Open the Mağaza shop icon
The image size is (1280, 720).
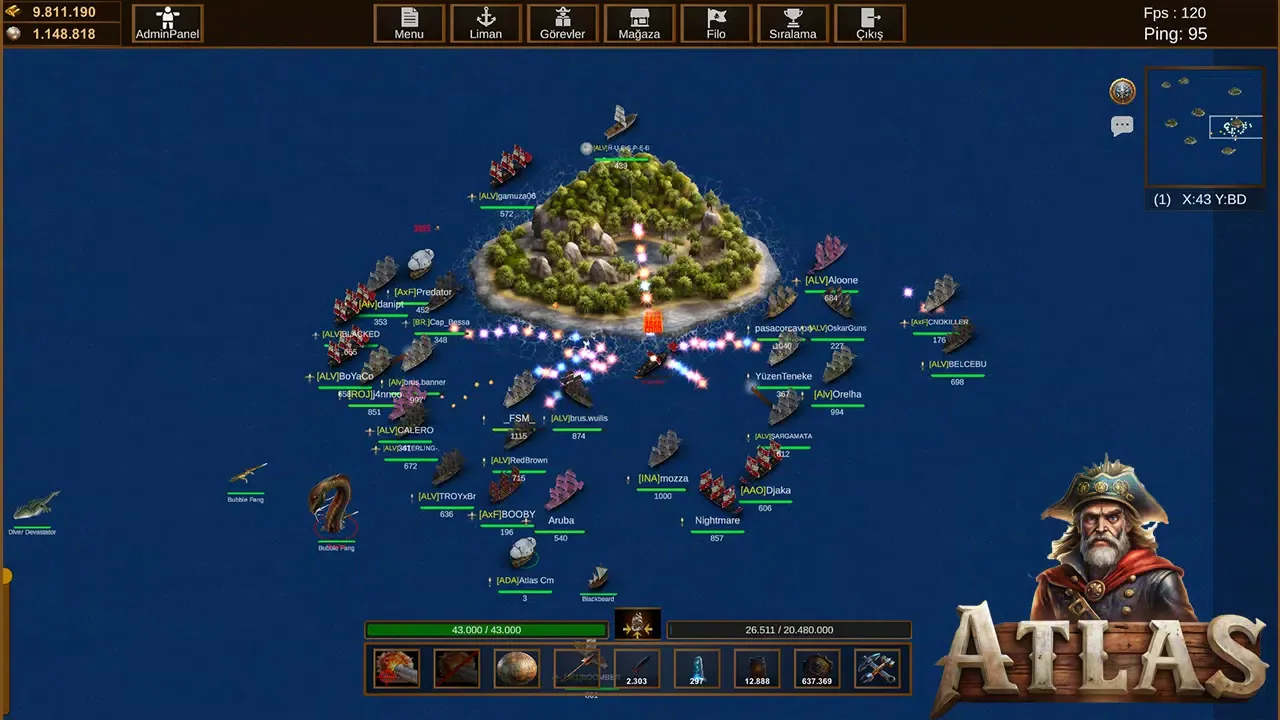(x=639, y=23)
